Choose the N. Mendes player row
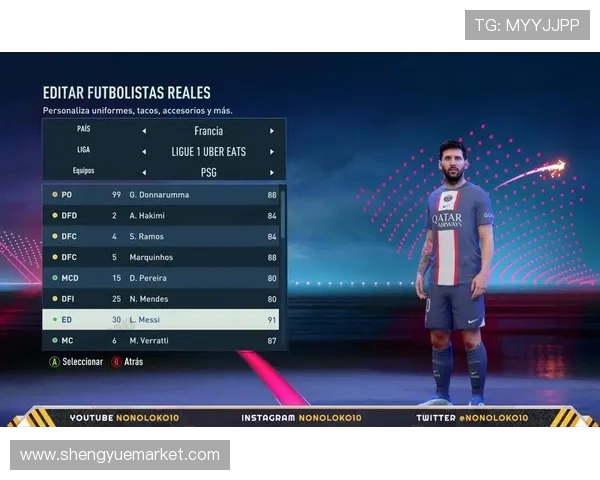This screenshot has height=480, width=600. click(160, 299)
